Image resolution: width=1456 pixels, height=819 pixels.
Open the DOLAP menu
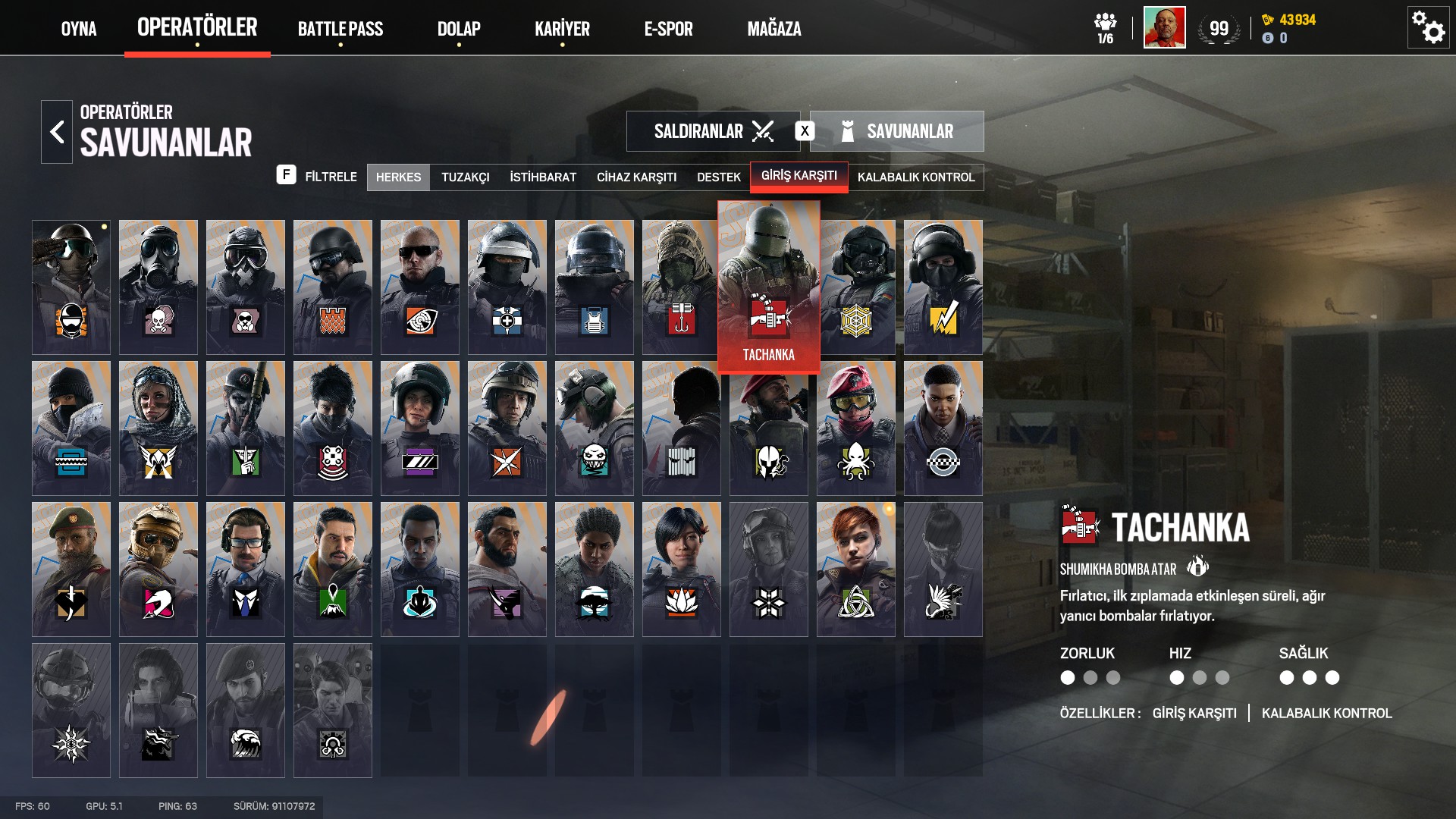point(459,29)
